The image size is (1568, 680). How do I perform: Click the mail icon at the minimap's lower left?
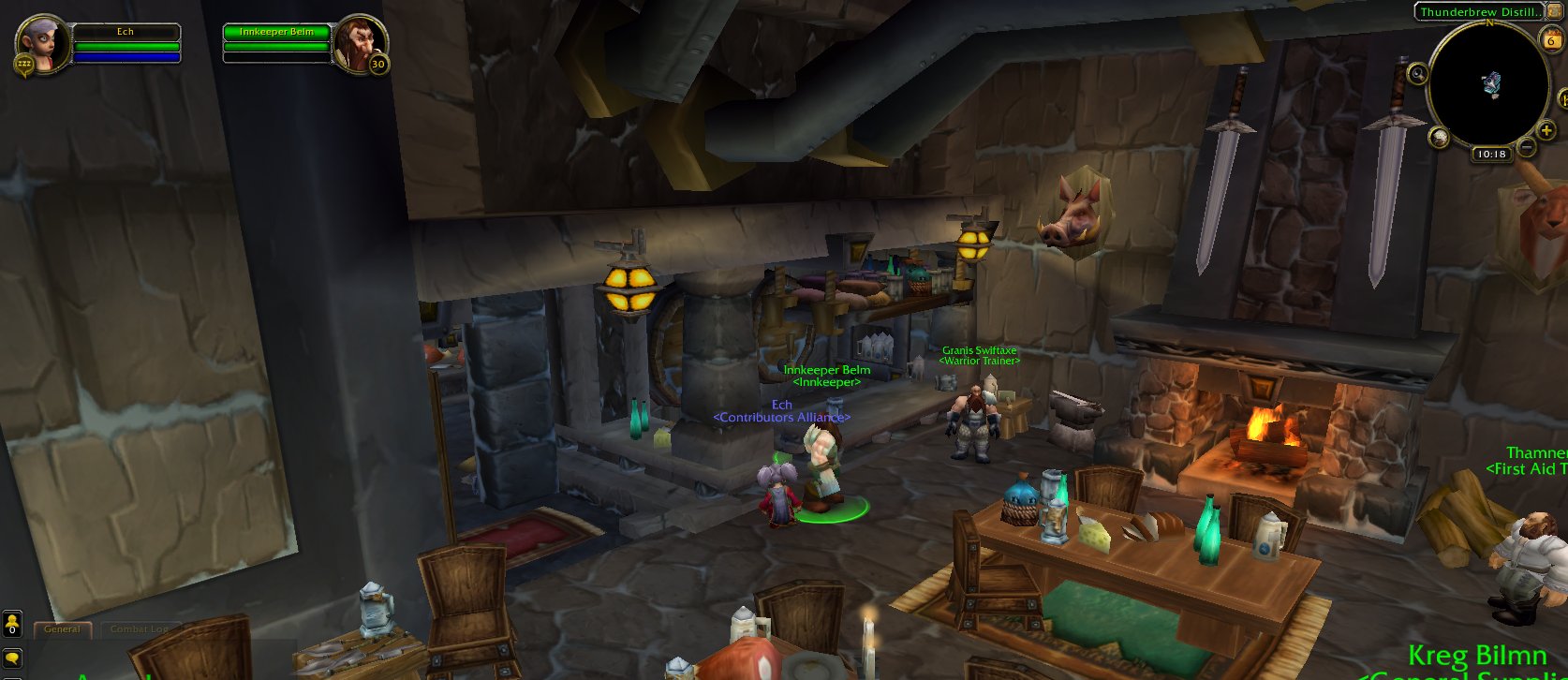coord(1441,138)
